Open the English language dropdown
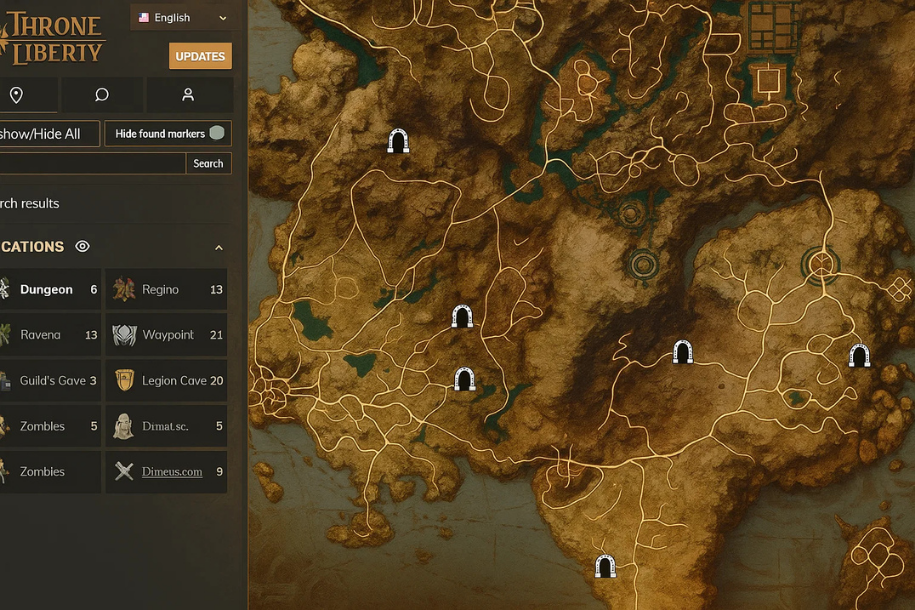 [x=183, y=18]
